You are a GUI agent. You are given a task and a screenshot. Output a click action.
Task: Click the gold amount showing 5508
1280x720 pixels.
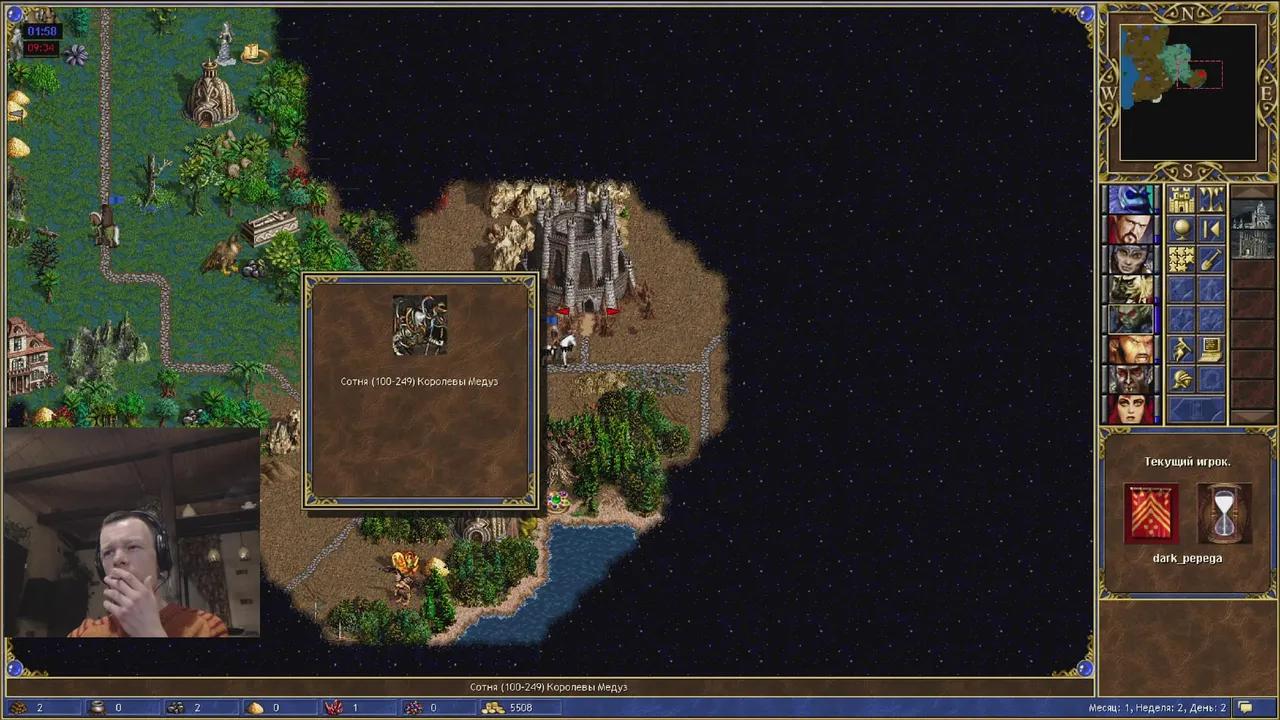click(x=519, y=707)
